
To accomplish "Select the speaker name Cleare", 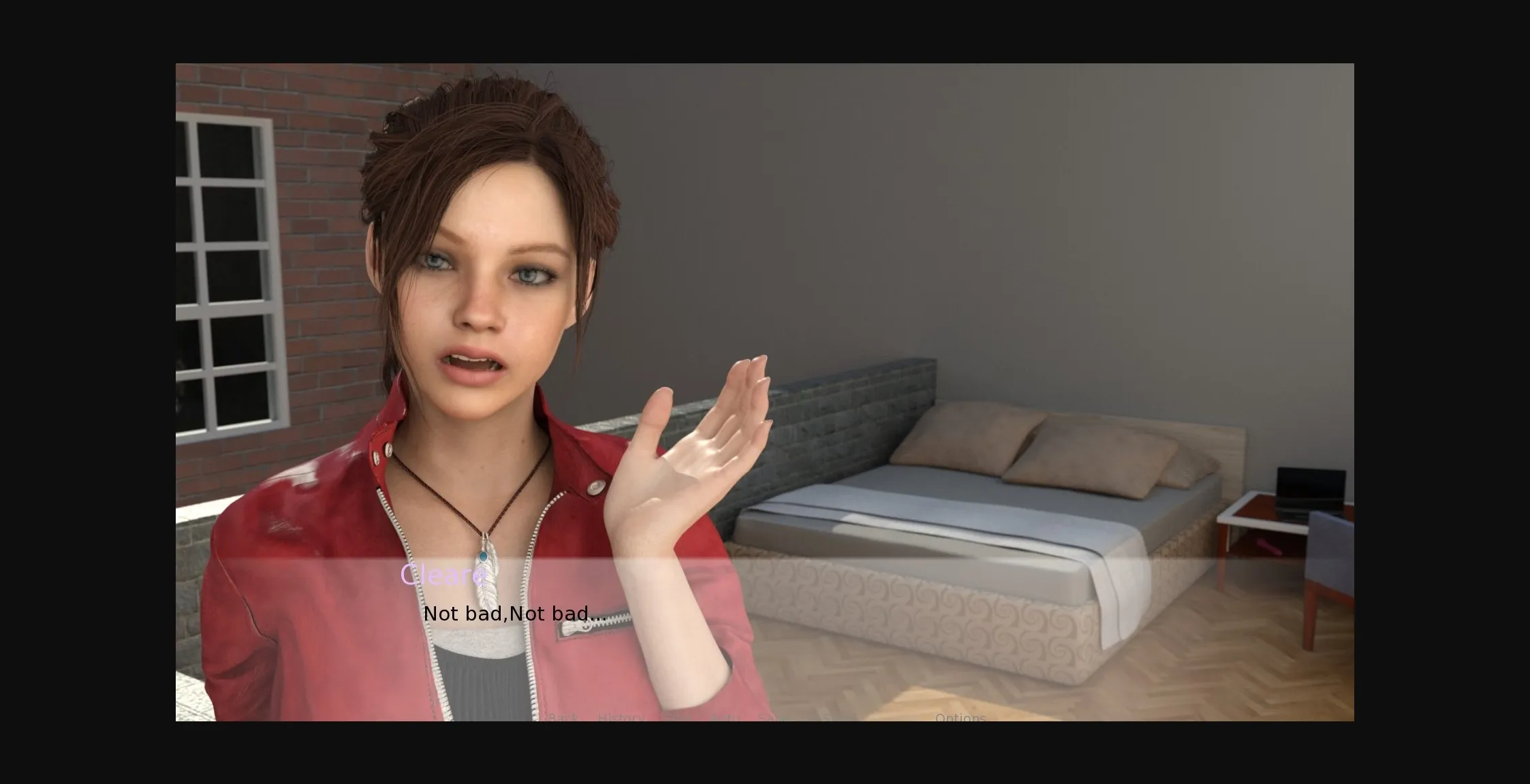I will coord(441,576).
